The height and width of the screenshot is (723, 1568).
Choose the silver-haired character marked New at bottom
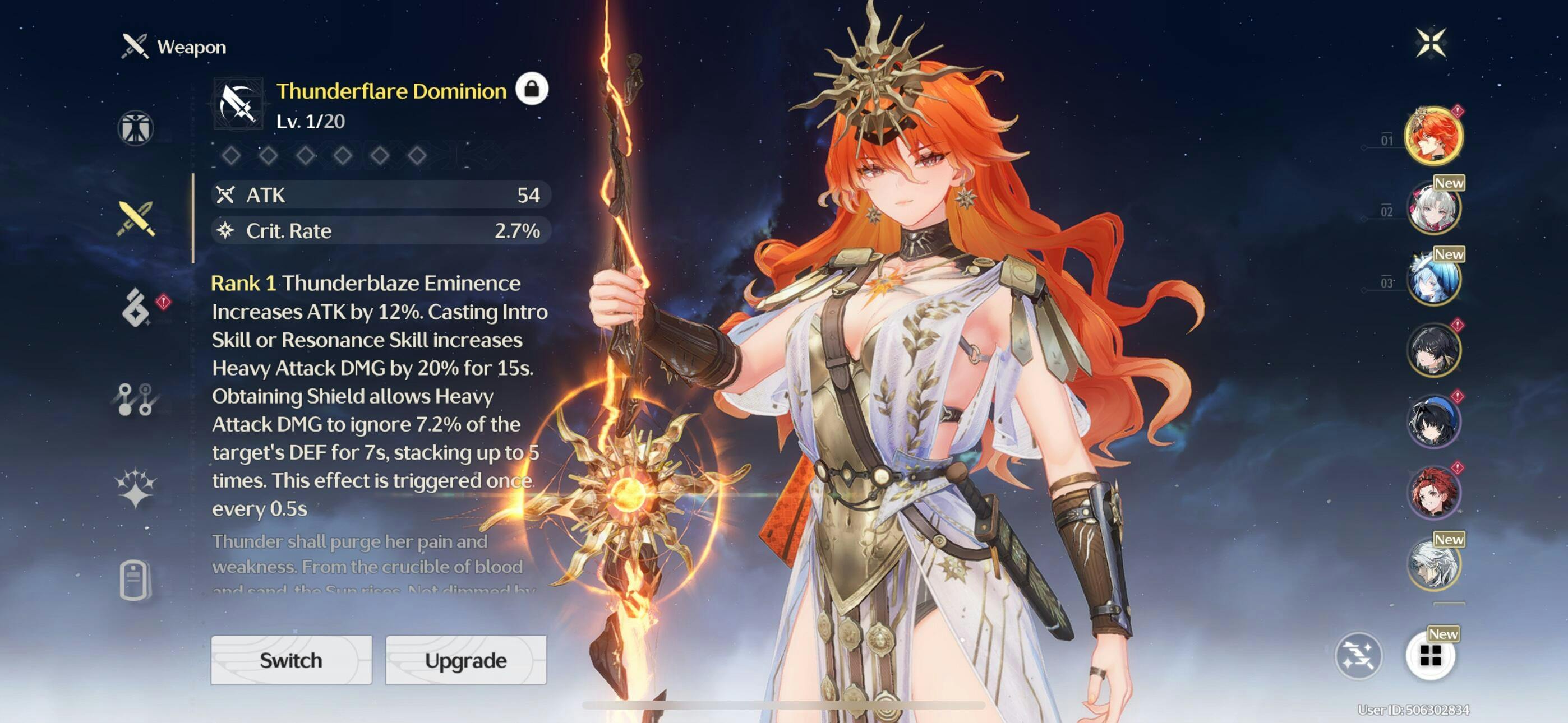[1433, 564]
